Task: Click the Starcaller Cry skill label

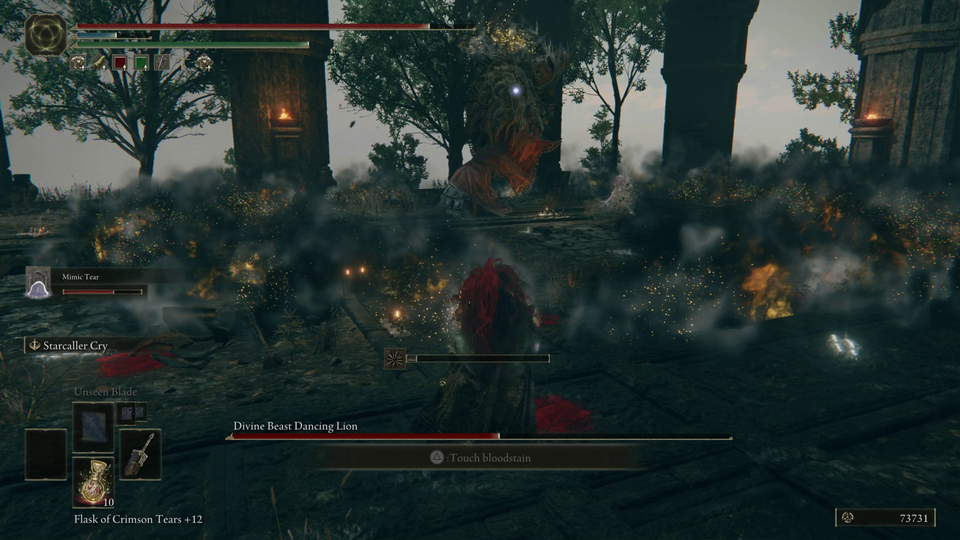Action: point(75,345)
